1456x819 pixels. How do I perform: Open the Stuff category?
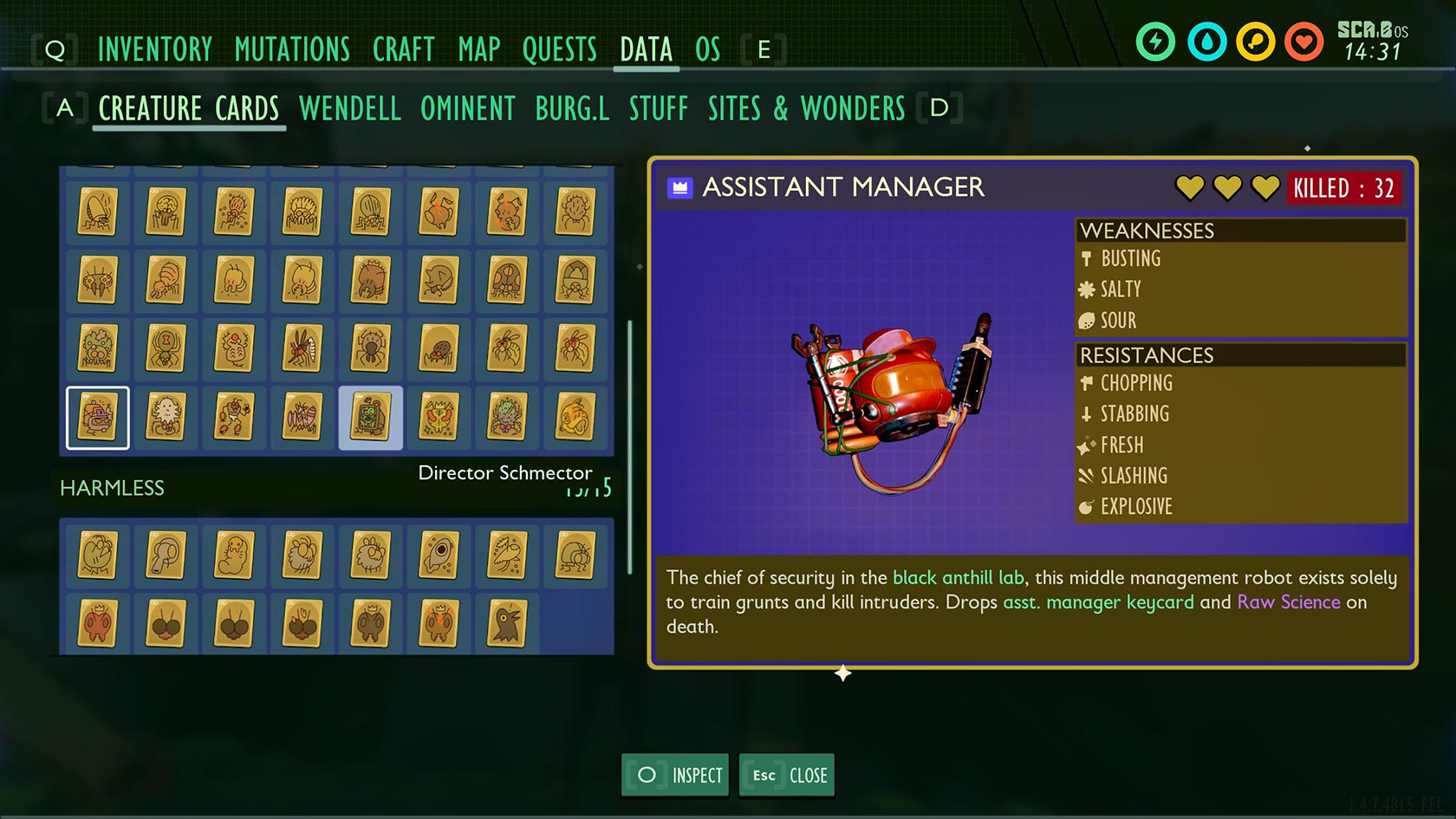pos(658,109)
